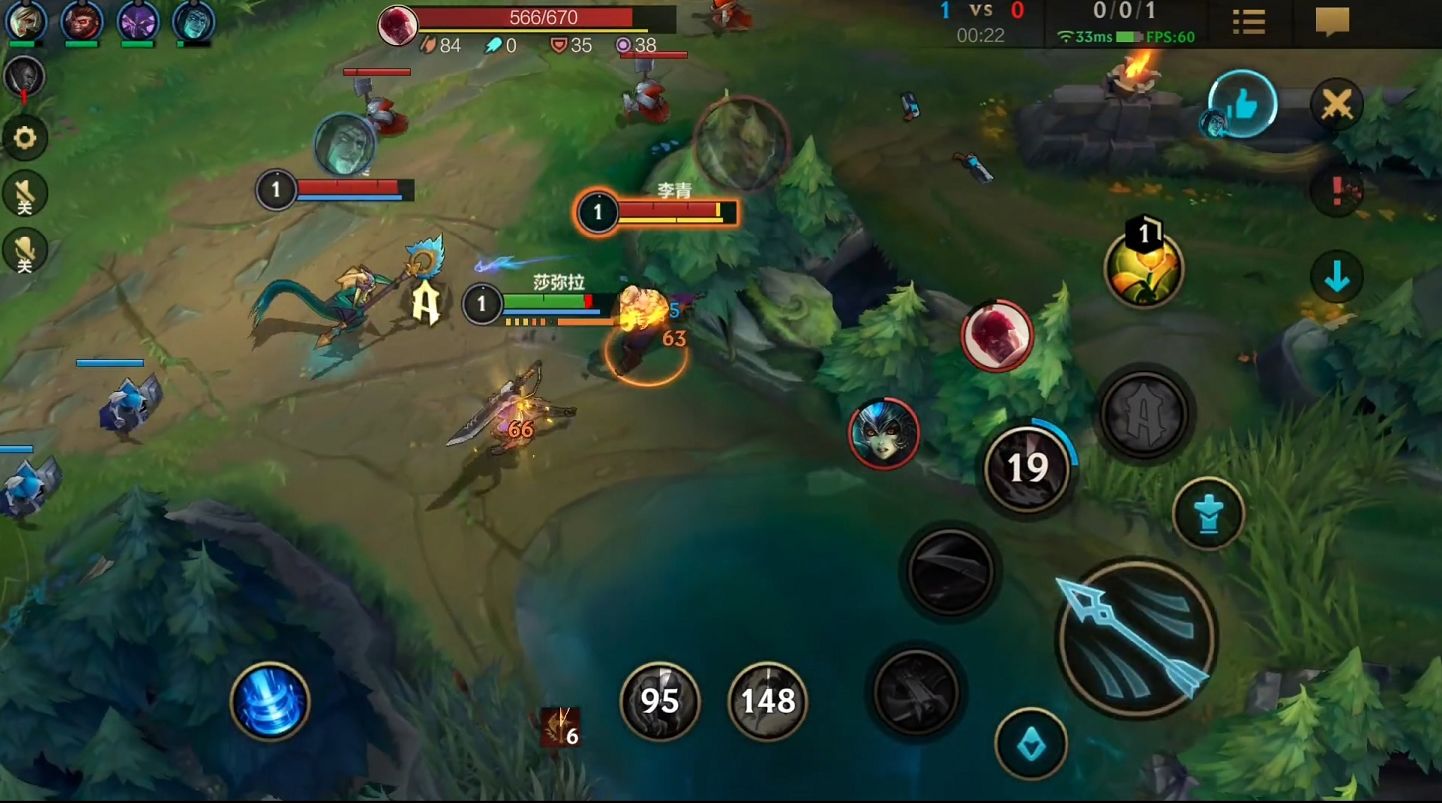
Task: Tap the summoner spell showing 148
Action: (x=767, y=701)
